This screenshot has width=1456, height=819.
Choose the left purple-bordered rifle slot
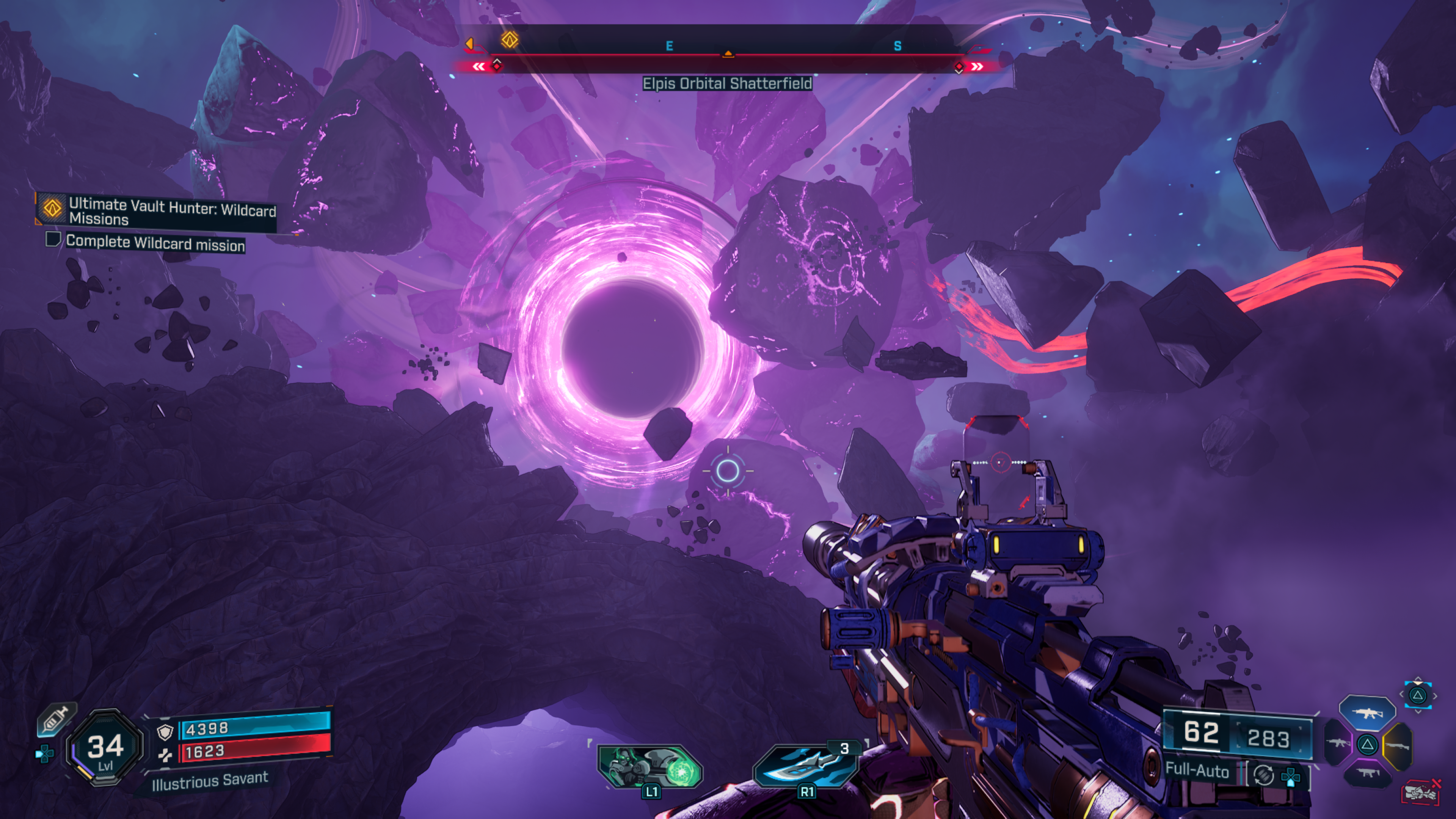pyautogui.click(x=1337, y=742)
